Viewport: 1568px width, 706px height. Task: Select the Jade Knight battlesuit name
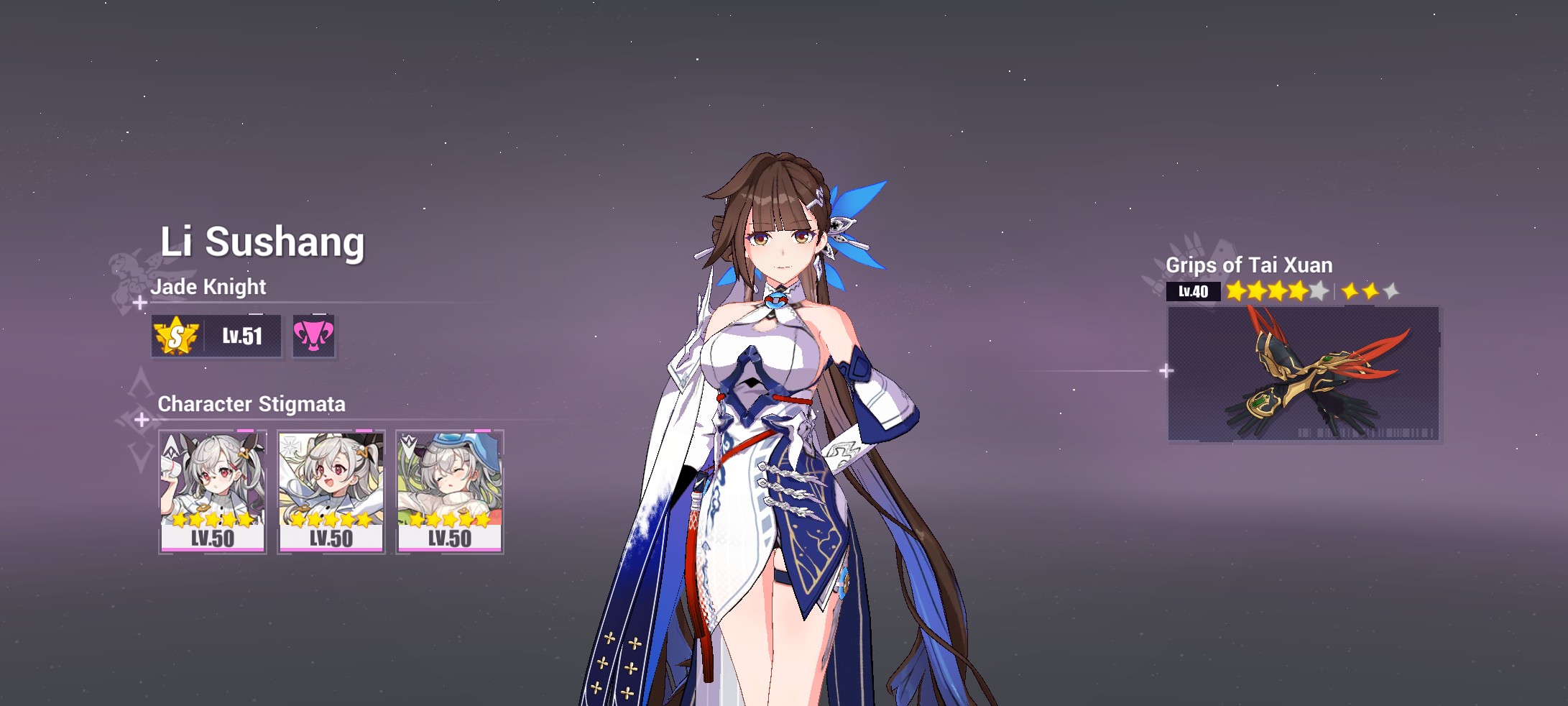[208, 287]
